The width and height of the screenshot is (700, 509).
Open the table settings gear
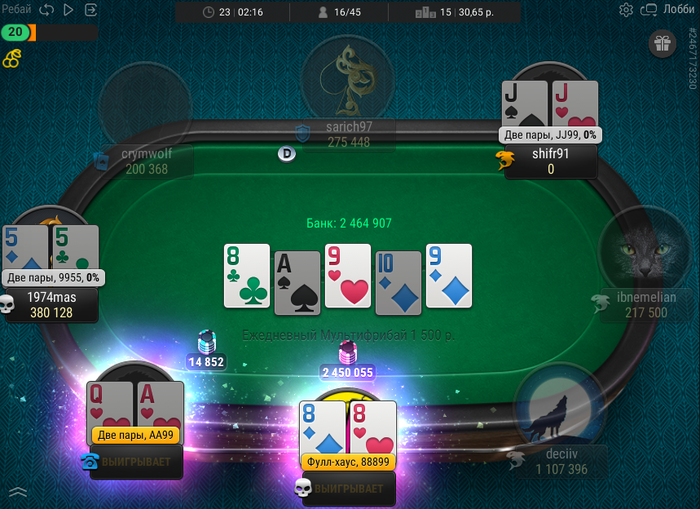[626, 10]
